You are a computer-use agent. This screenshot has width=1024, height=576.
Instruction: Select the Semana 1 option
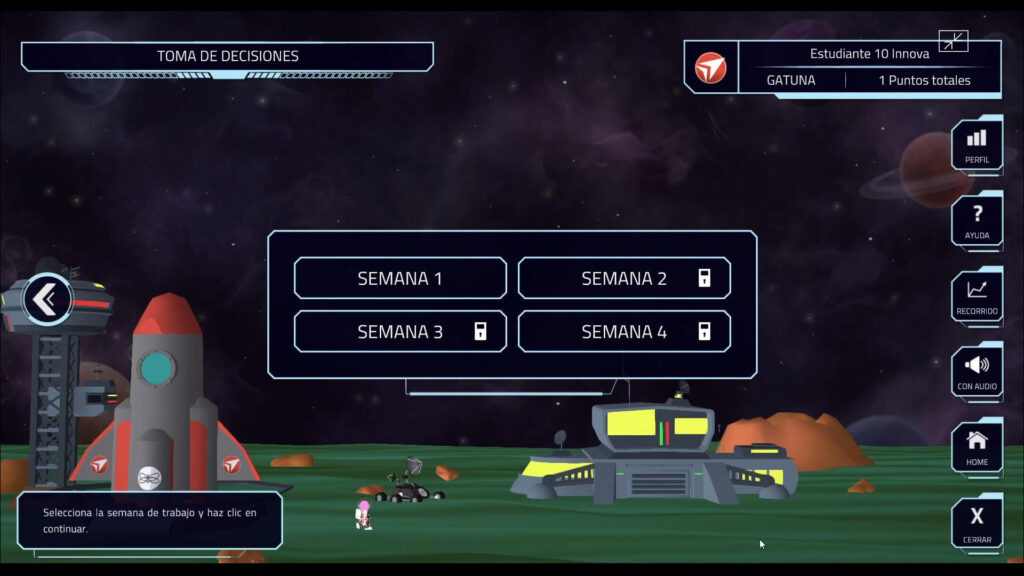pos(400,278)
